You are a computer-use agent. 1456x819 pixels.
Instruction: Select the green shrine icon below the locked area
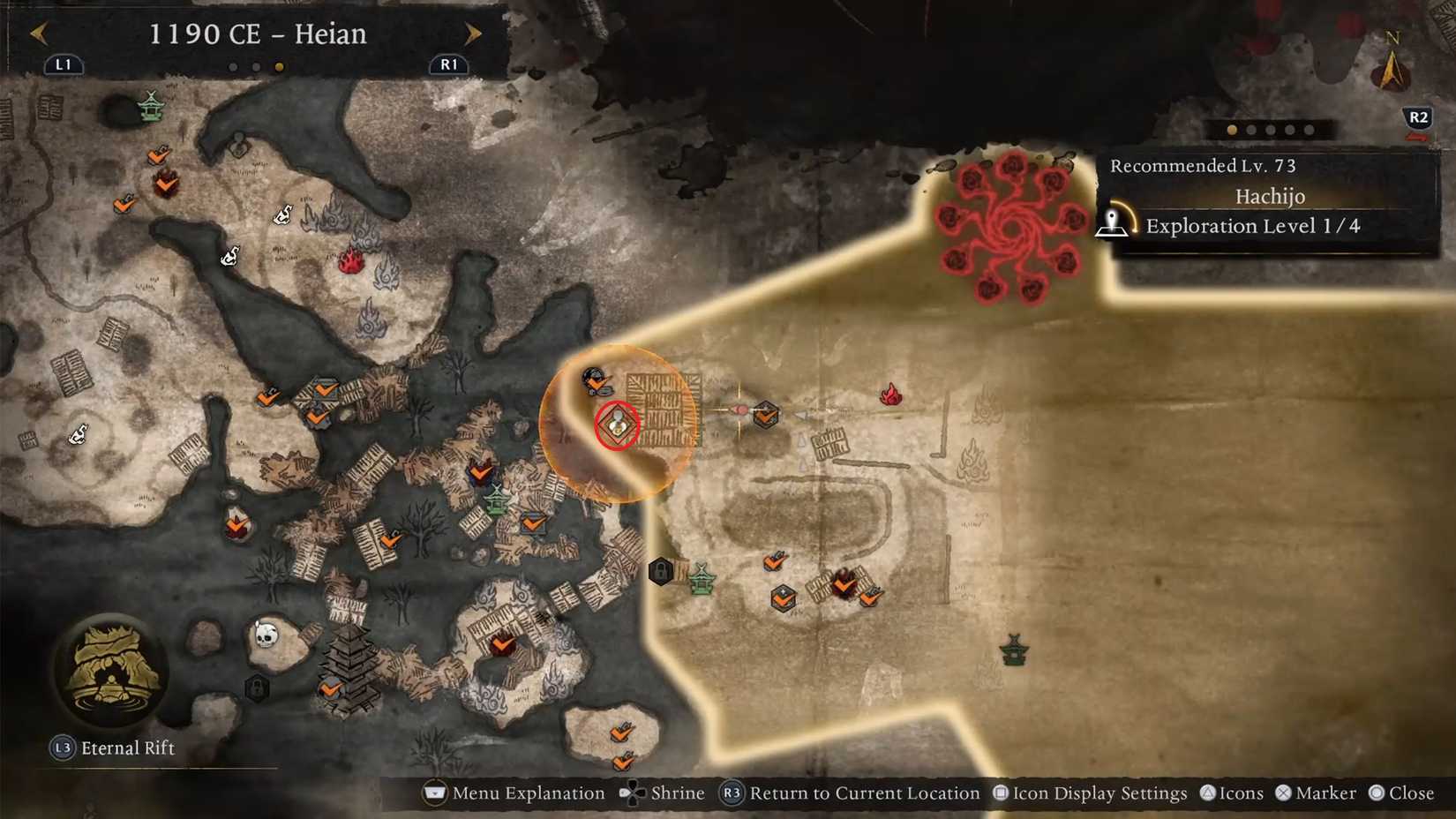(x=704, y=582)
